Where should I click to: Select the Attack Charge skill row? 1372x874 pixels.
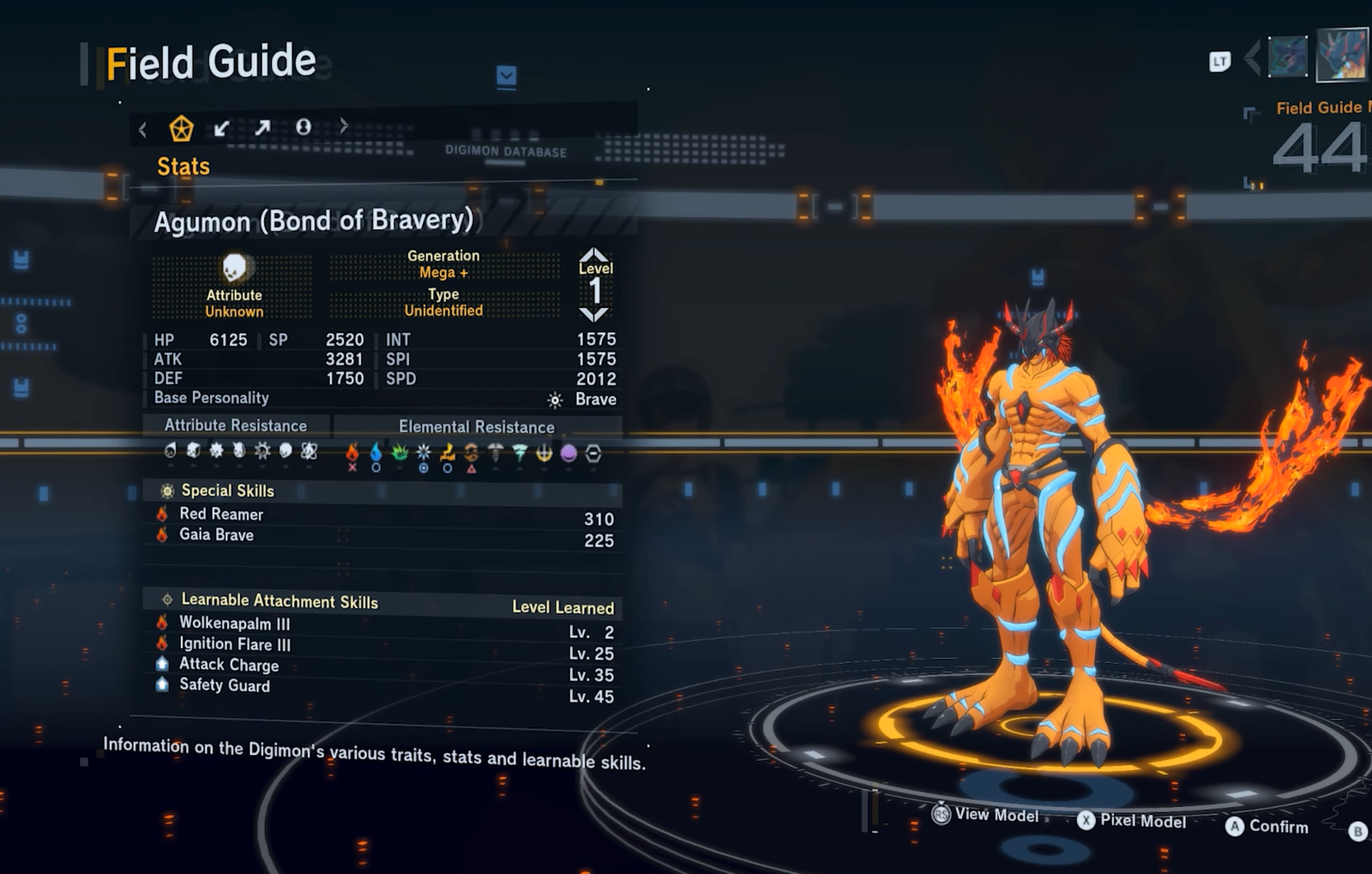pos(228,665)
